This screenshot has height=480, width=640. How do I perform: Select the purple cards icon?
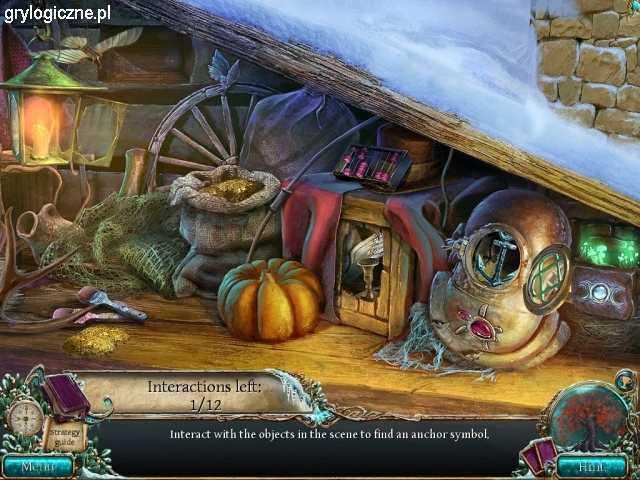[539, 455]
